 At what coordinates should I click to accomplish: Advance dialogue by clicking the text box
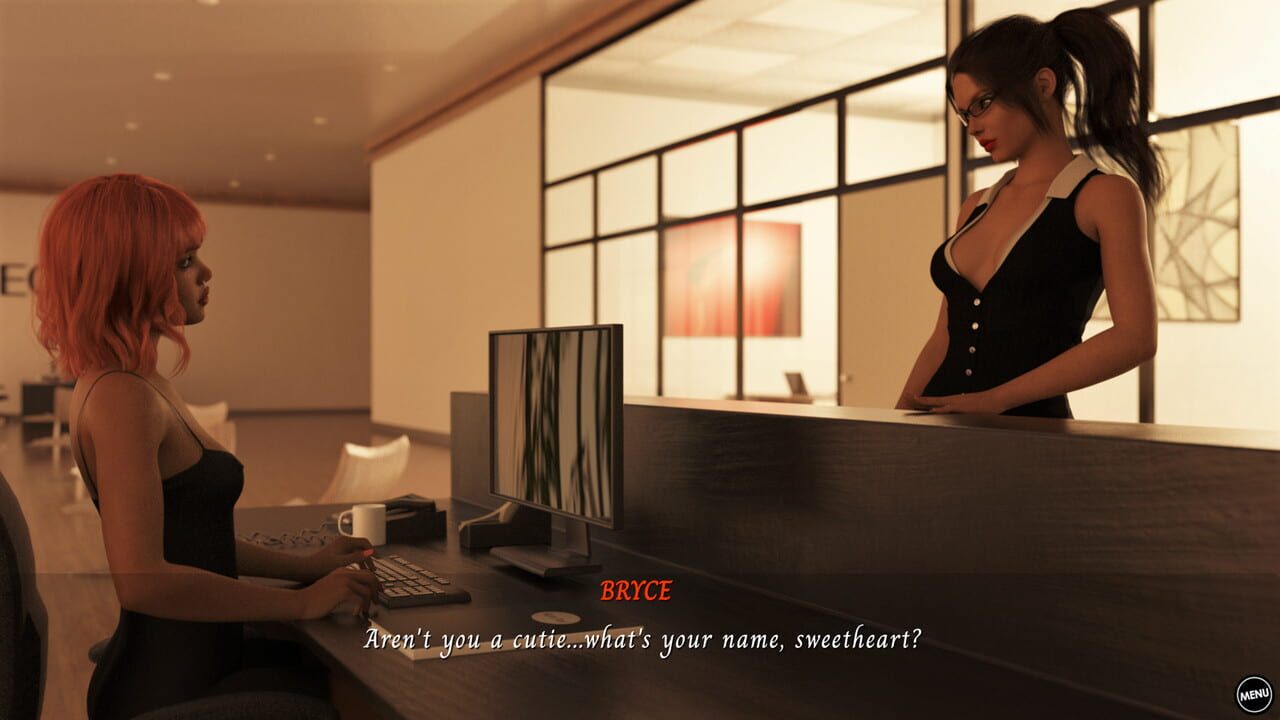640,640
